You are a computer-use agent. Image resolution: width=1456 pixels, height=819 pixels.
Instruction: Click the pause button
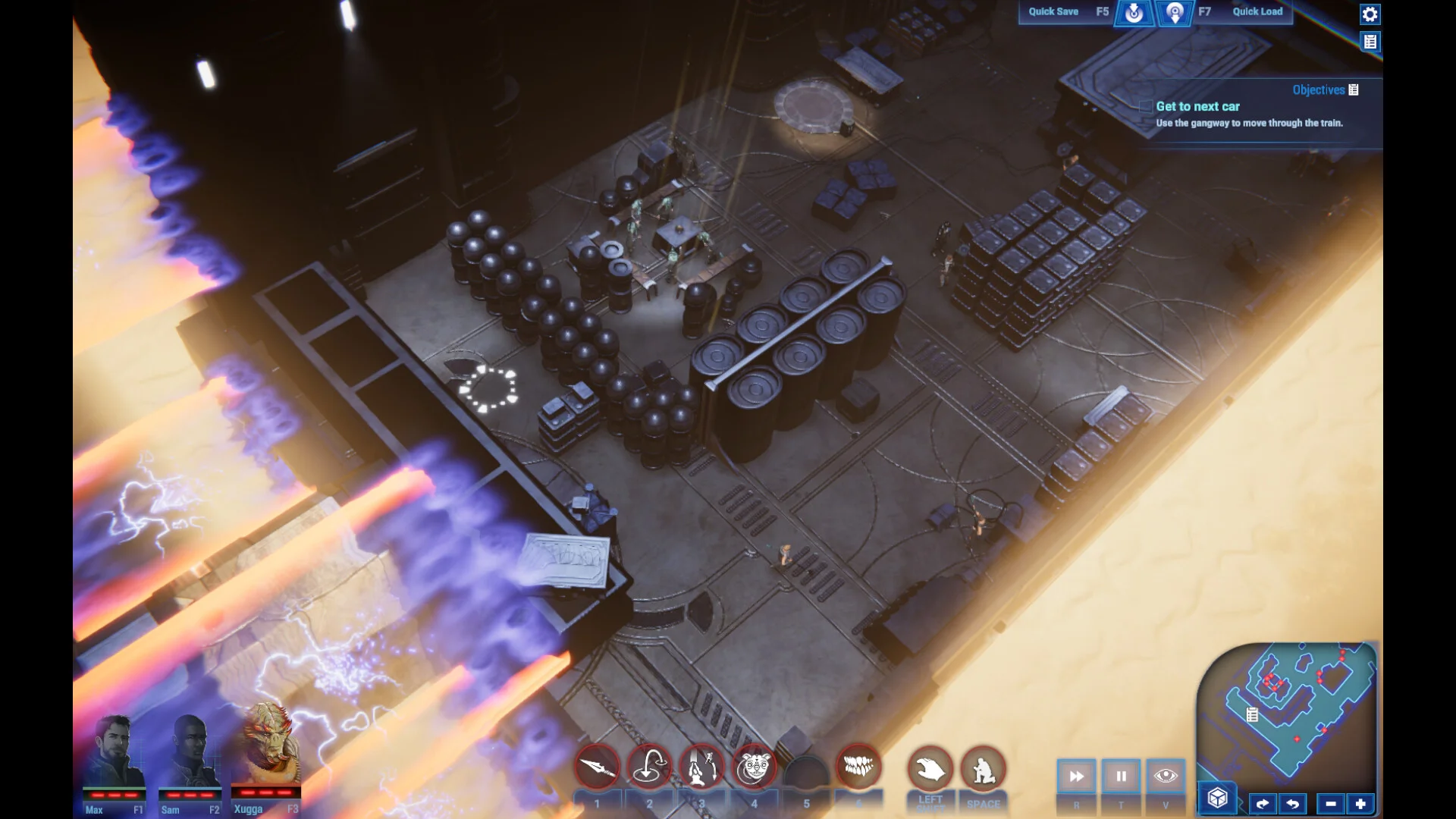(1121, 777)
